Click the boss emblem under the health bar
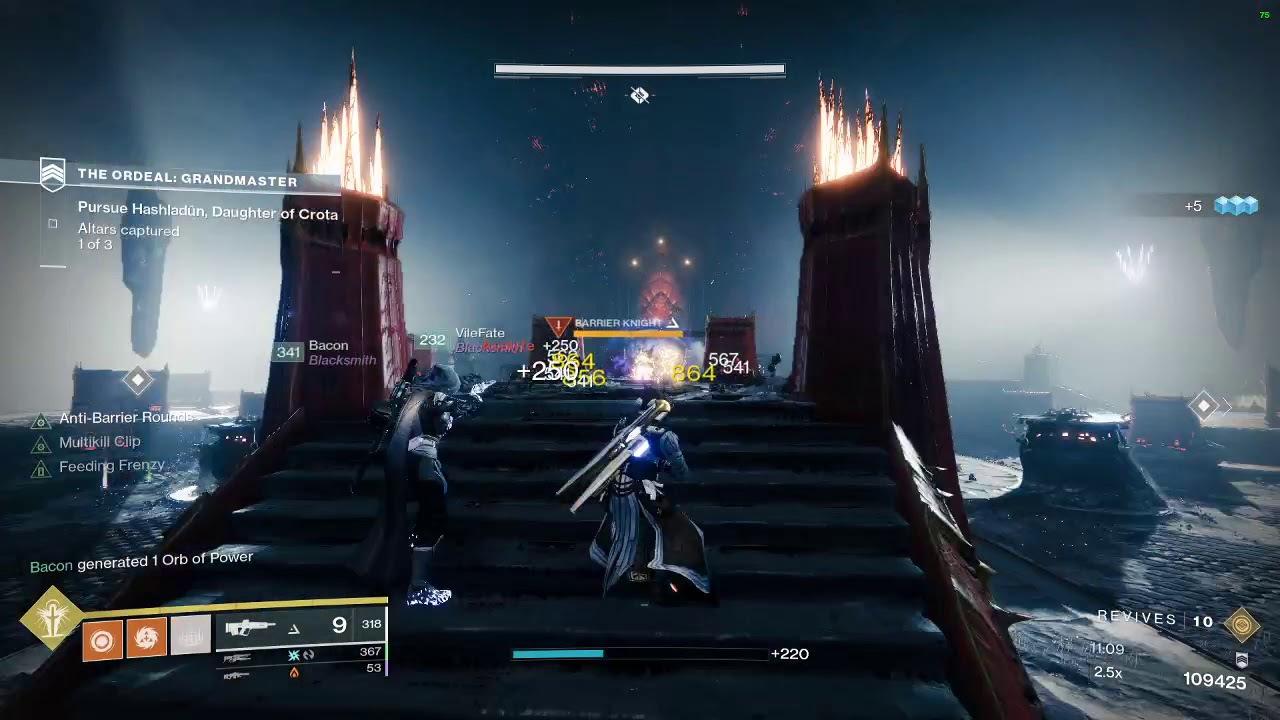 640,95
